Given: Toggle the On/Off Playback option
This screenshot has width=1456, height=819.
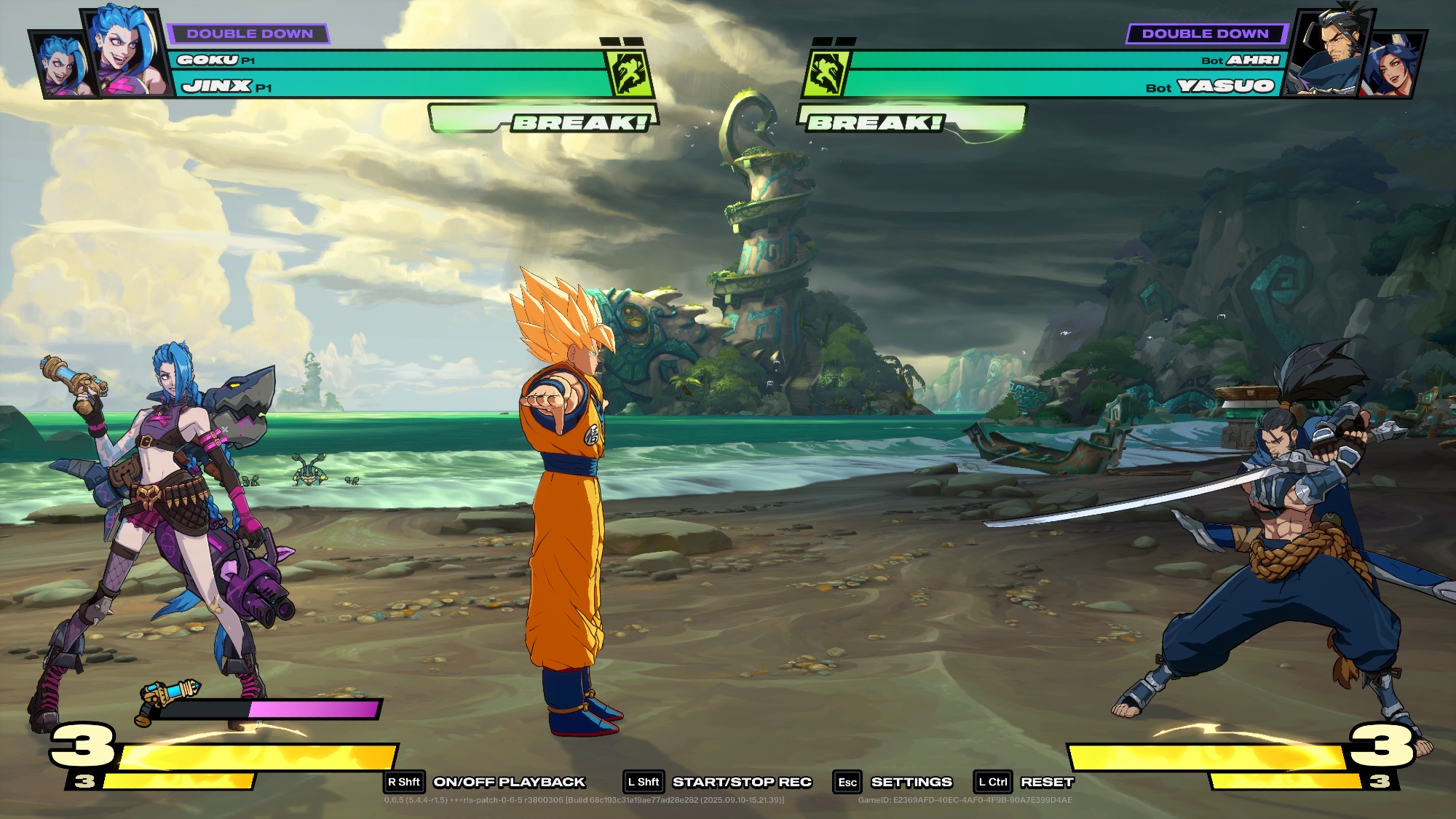Looking at the screenshot, I should click(x=509, y=782).
